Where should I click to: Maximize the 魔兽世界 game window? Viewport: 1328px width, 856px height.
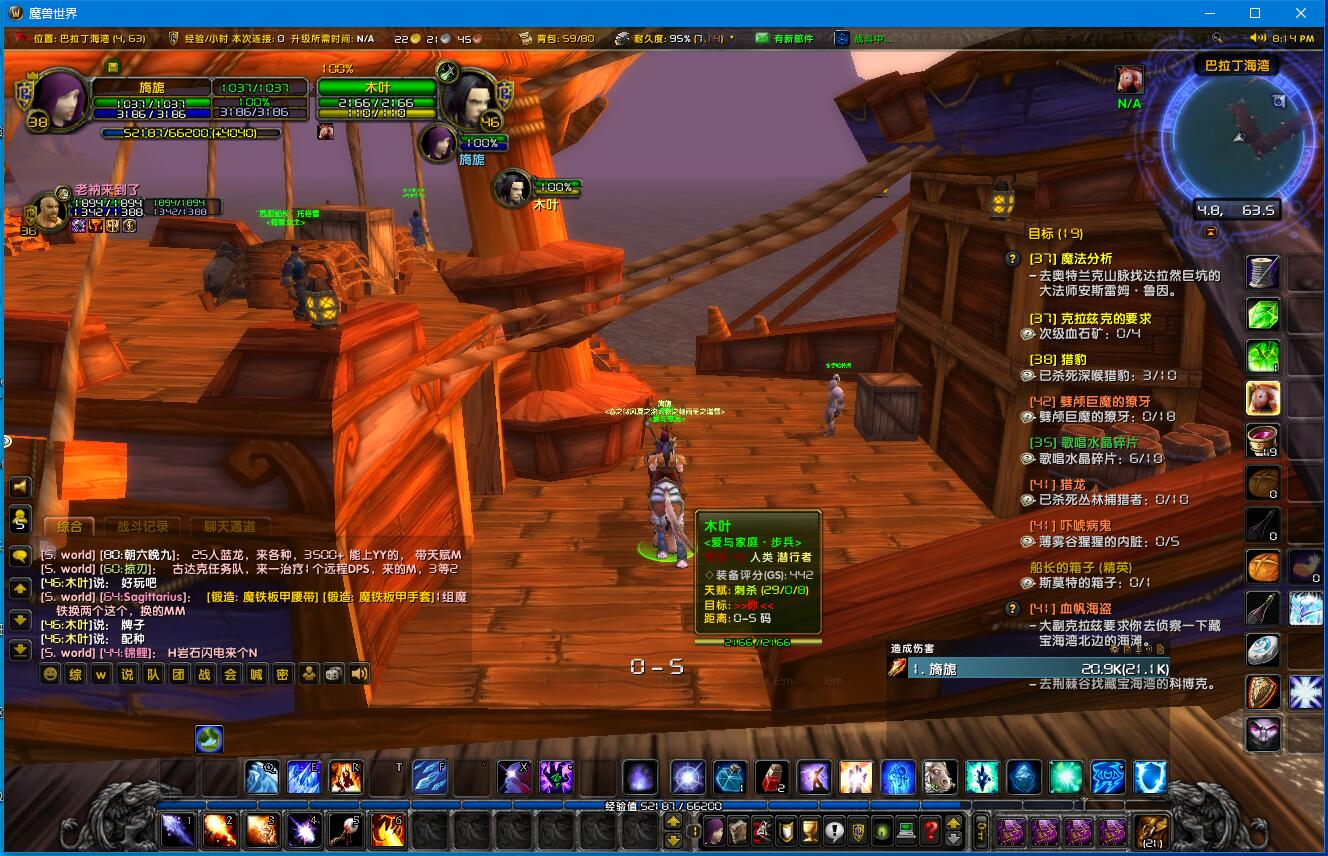[1255, 13]
